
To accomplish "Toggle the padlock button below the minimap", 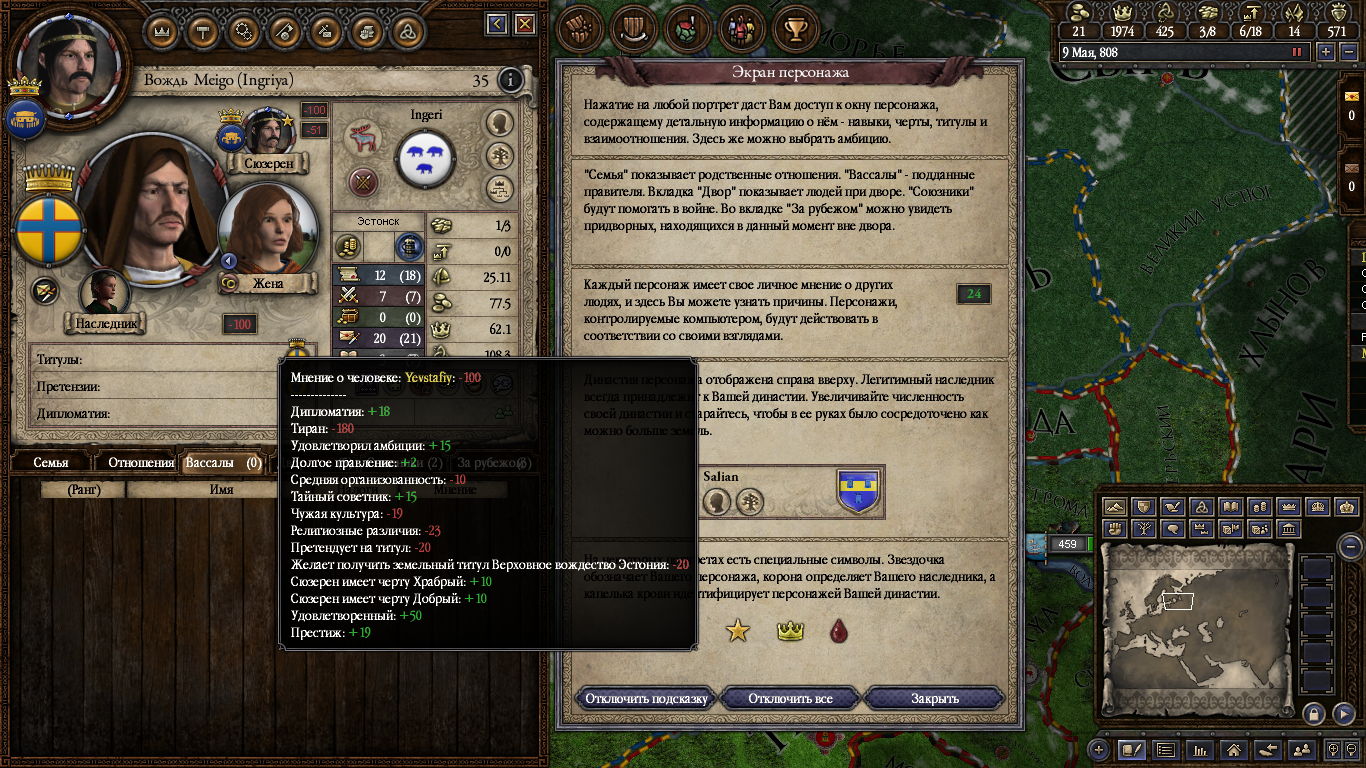I will [x=1313, y=713].
